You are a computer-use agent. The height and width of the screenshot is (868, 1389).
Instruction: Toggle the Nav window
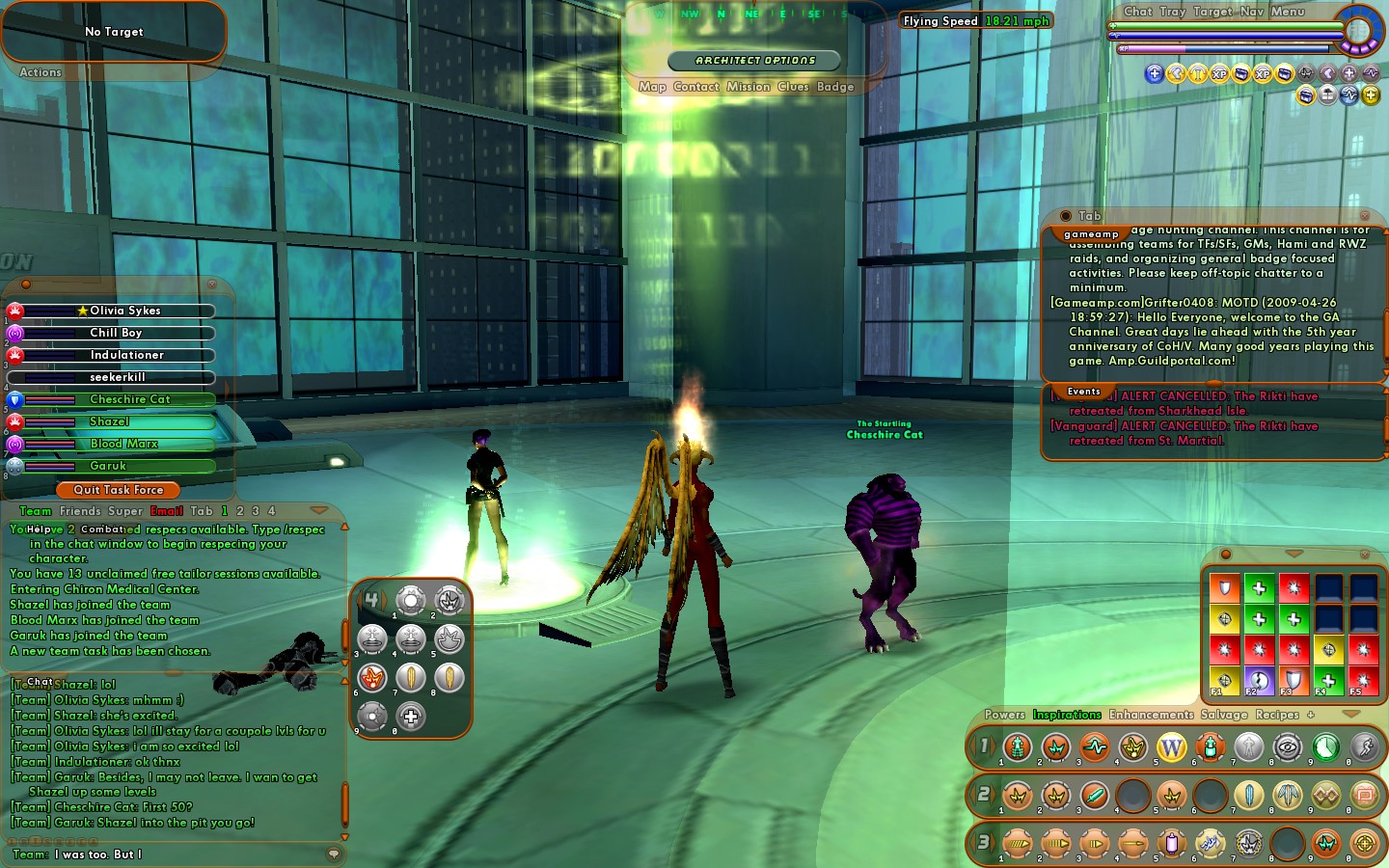click(1251, 12)
